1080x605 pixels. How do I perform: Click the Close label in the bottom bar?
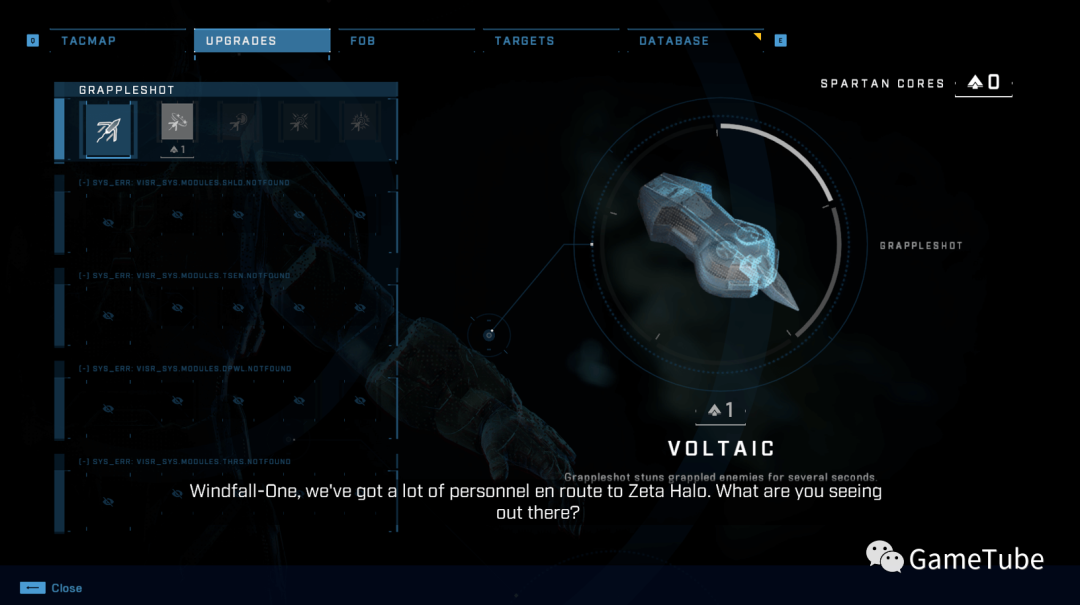[66, 588]
